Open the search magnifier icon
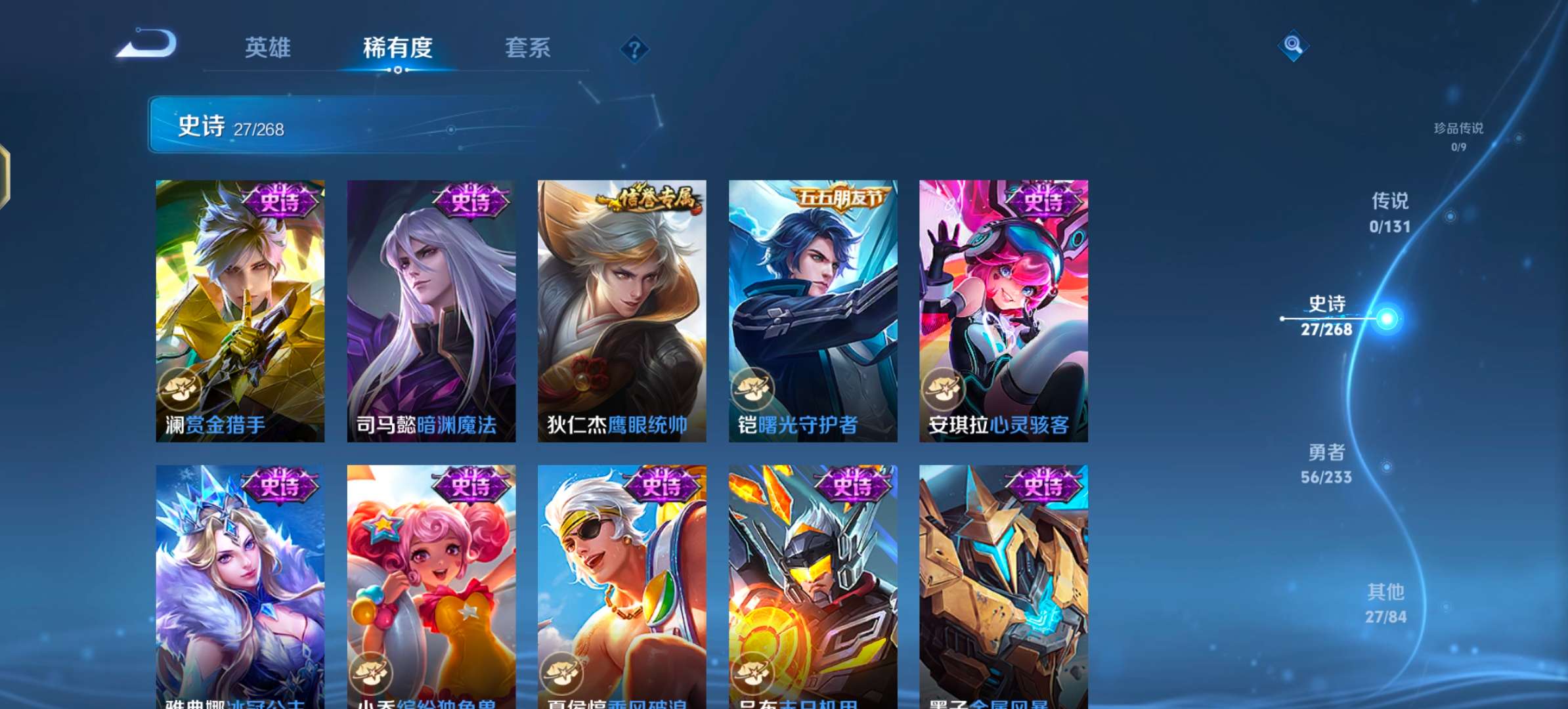 [1292, 46]
